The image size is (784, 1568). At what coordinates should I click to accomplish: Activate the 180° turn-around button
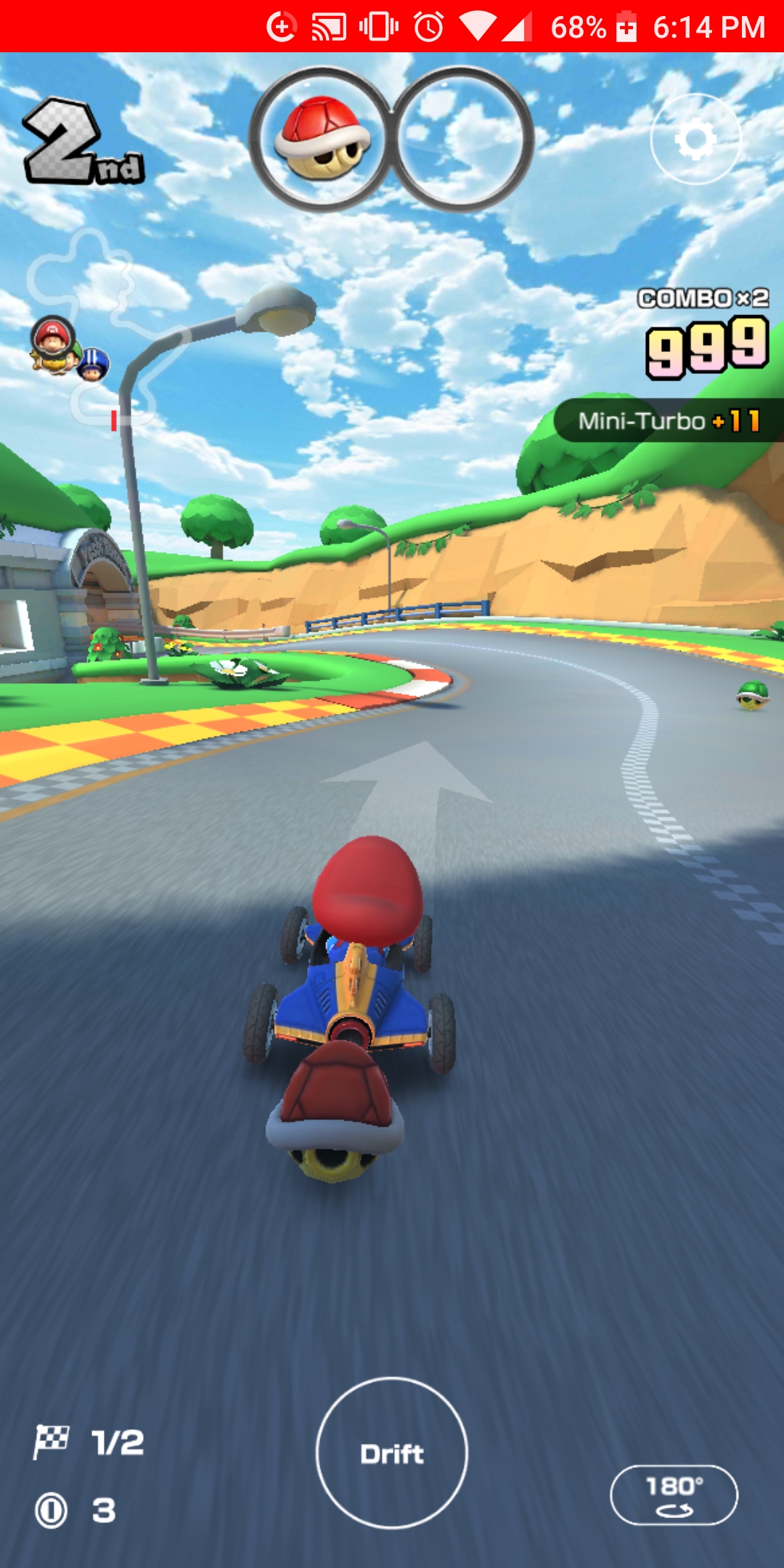point(674,1495)
